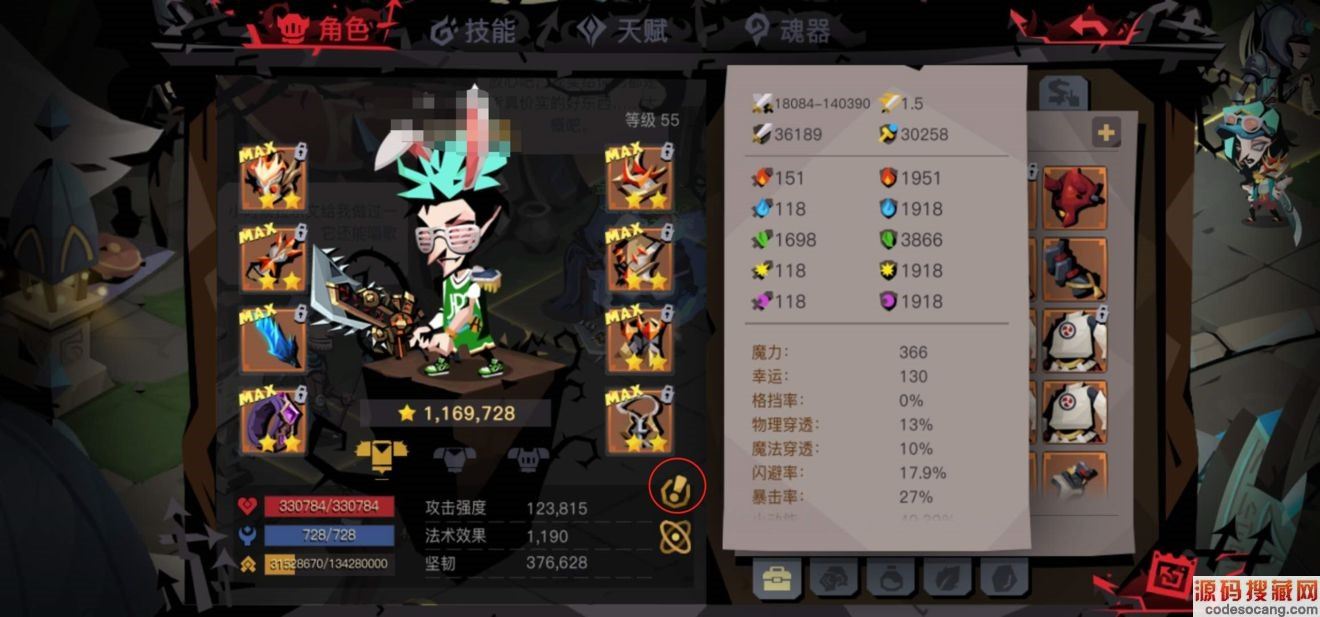Click the red-circled gold ring icon

677,487
